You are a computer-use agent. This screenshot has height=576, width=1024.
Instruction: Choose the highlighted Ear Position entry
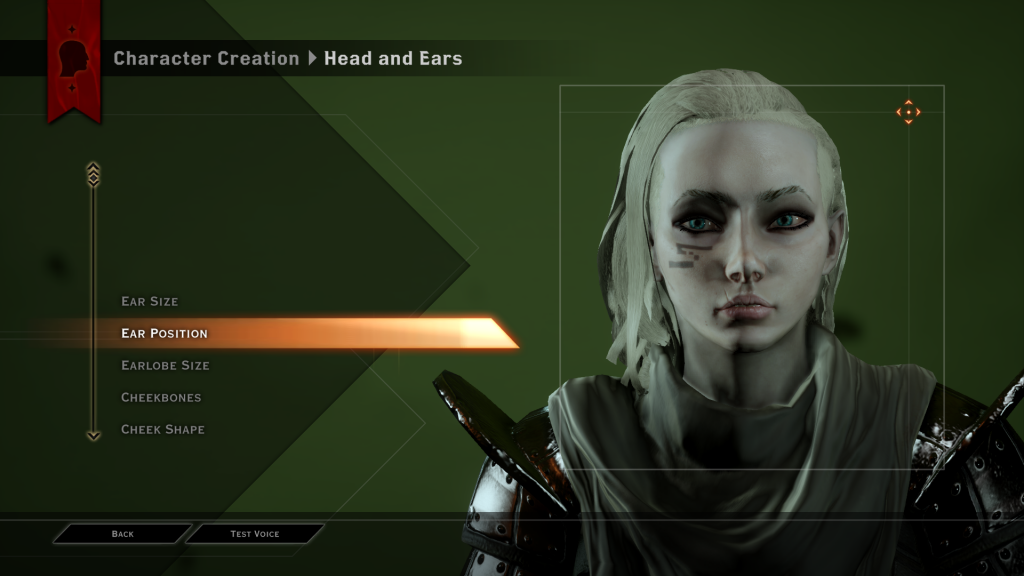[x=165, y=333]
